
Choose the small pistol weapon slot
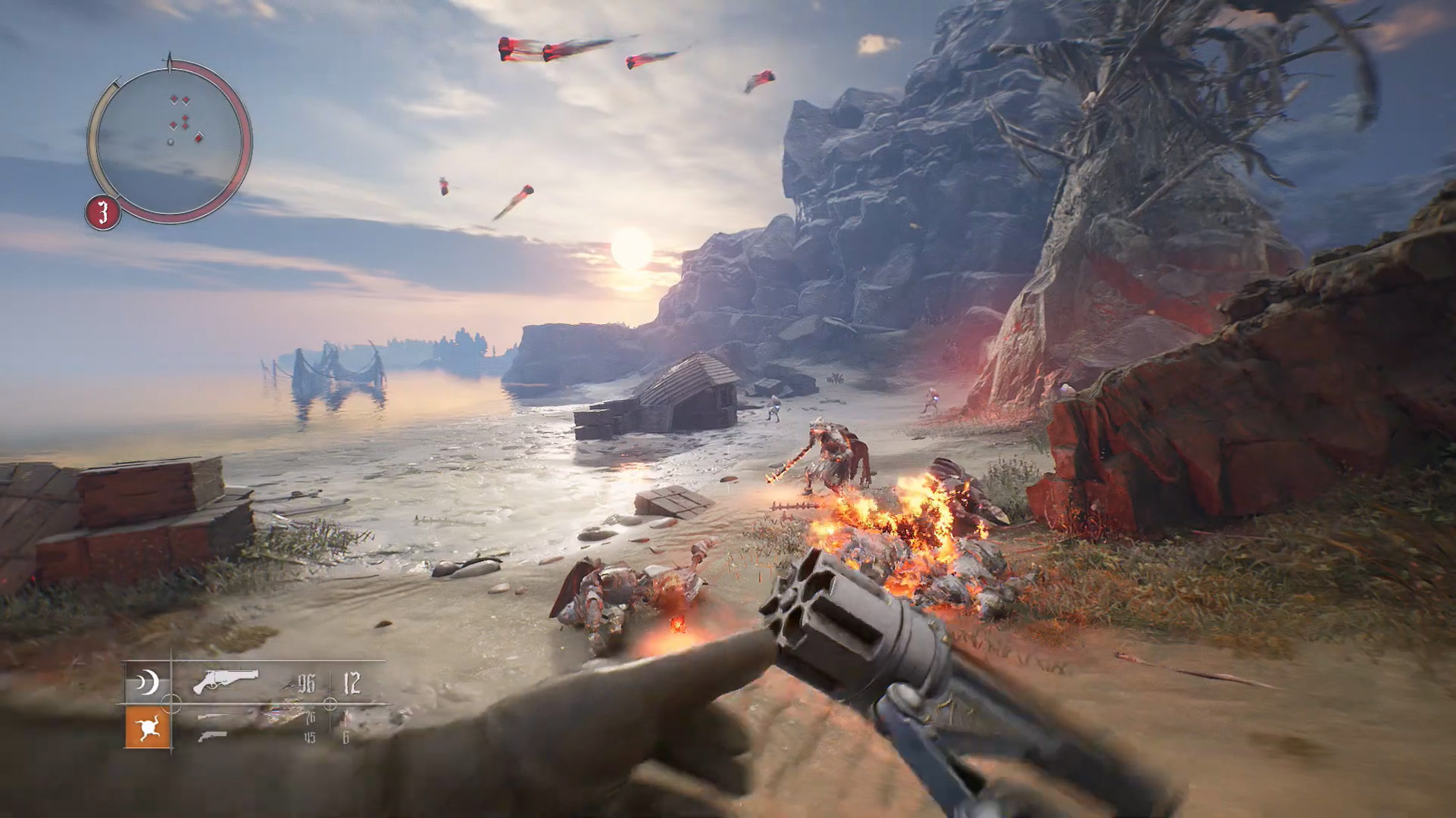point(211,736)
